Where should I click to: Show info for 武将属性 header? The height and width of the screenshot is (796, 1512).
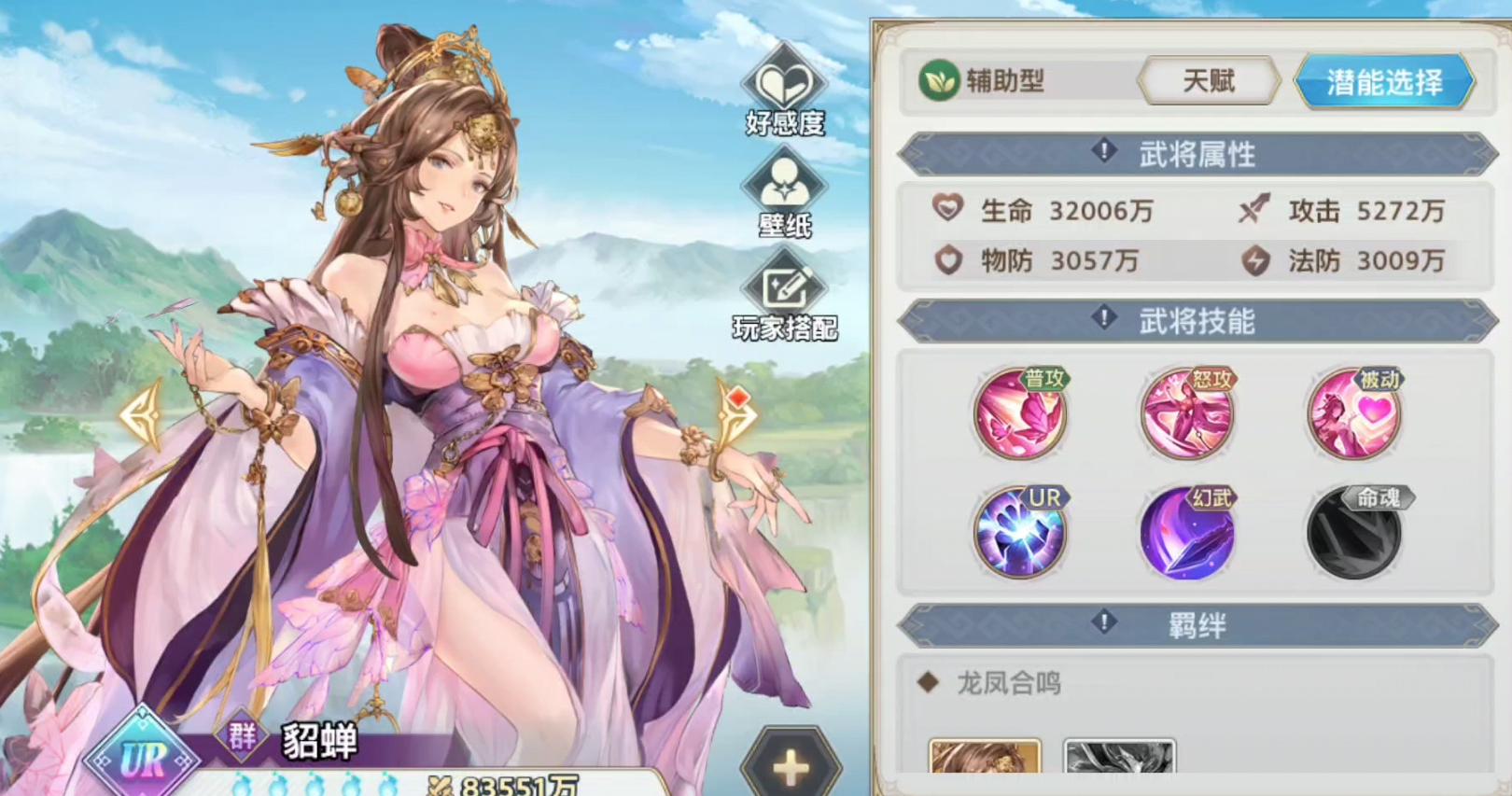1104,151
